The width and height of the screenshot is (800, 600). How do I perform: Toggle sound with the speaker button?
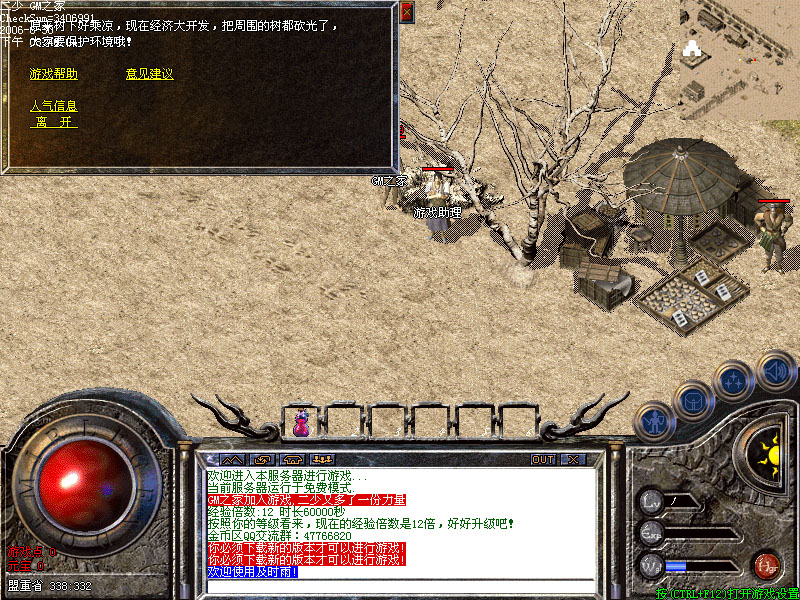click(775, 372)
